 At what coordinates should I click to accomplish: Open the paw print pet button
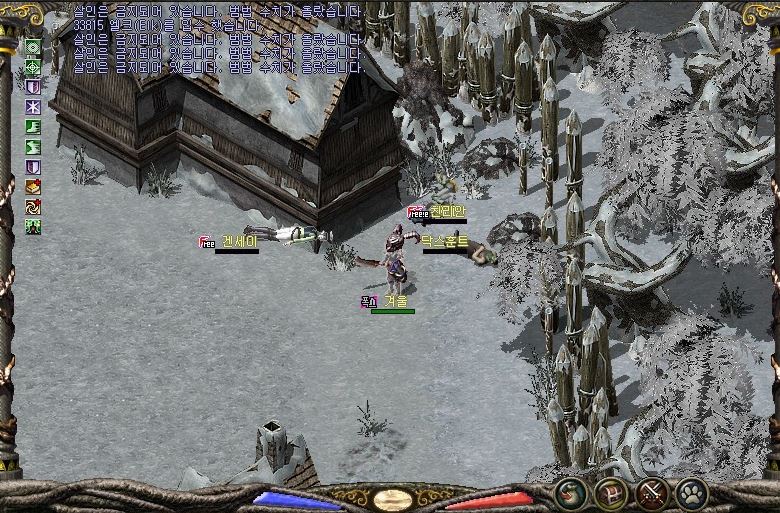pos(691,492)
